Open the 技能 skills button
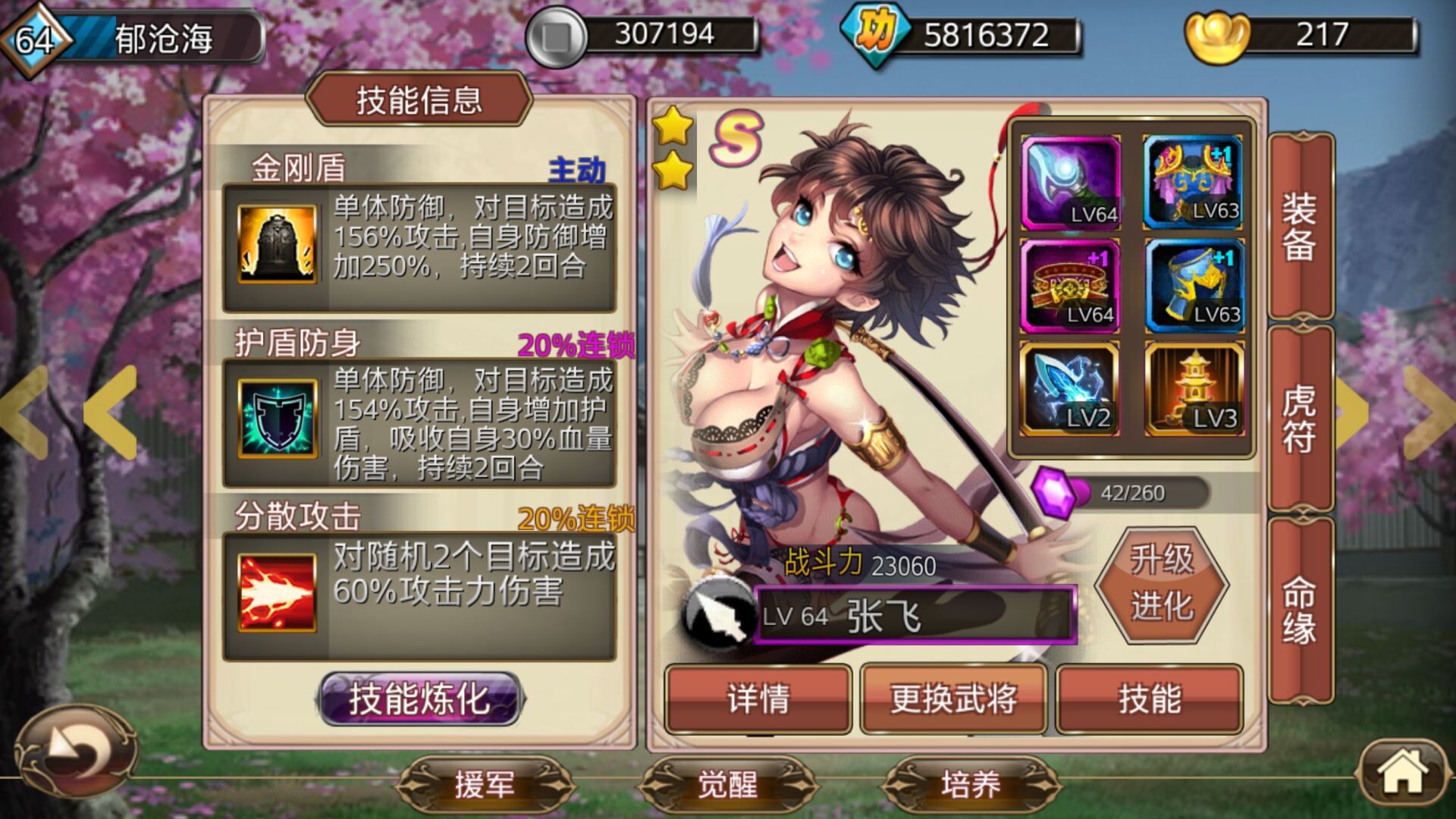 (1149, 698)
